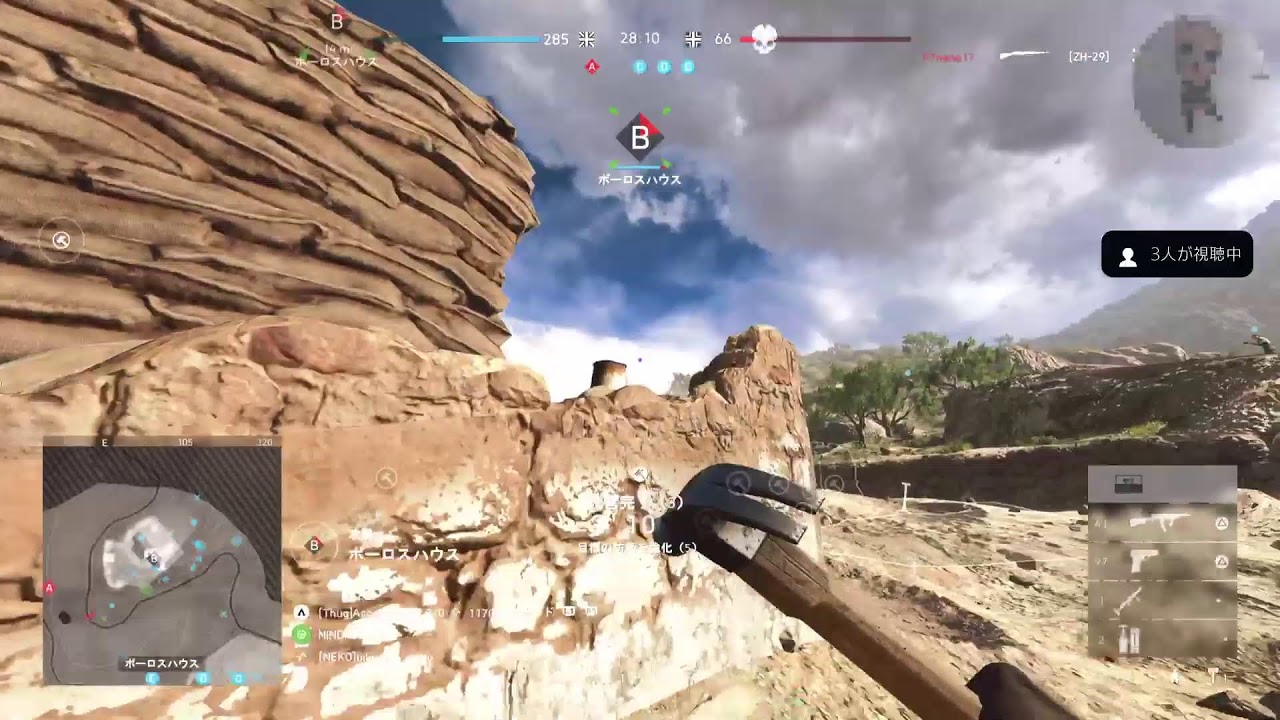
Task: Click the large B capture diamond with progress bar
Action: [x=640, y=138]
